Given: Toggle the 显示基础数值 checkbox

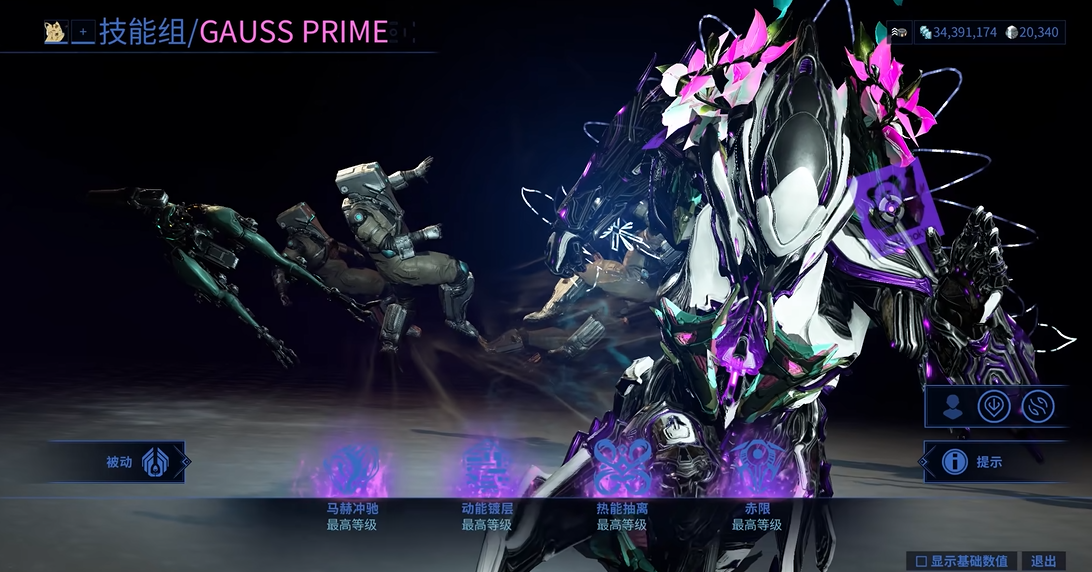Looking at the screenshot, I should 921,561.
